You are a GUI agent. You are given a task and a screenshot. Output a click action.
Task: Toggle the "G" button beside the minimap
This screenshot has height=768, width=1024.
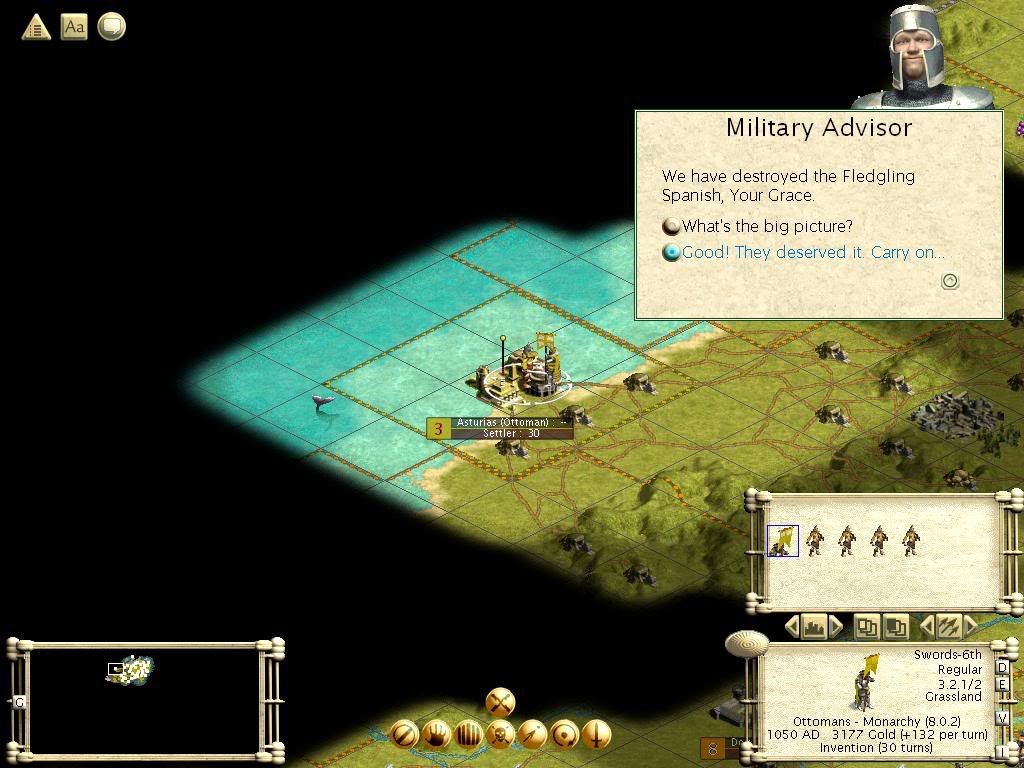click(19, 702)
